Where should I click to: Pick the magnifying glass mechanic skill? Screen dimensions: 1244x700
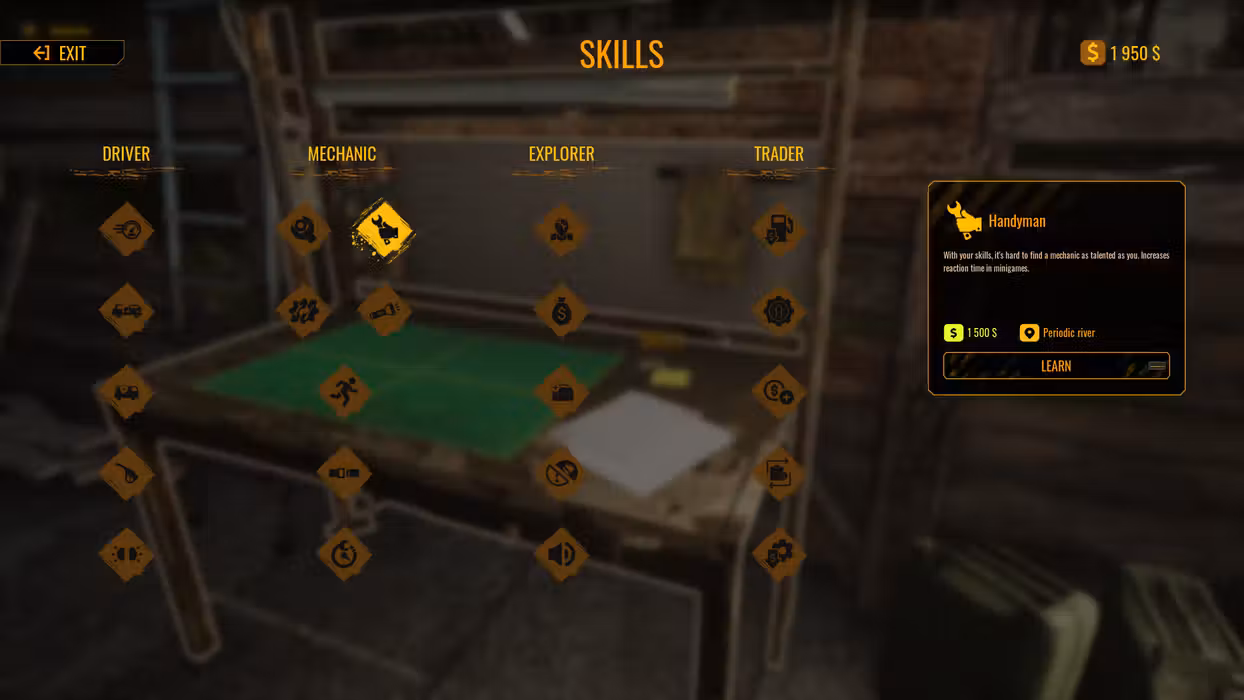[303, 230]
